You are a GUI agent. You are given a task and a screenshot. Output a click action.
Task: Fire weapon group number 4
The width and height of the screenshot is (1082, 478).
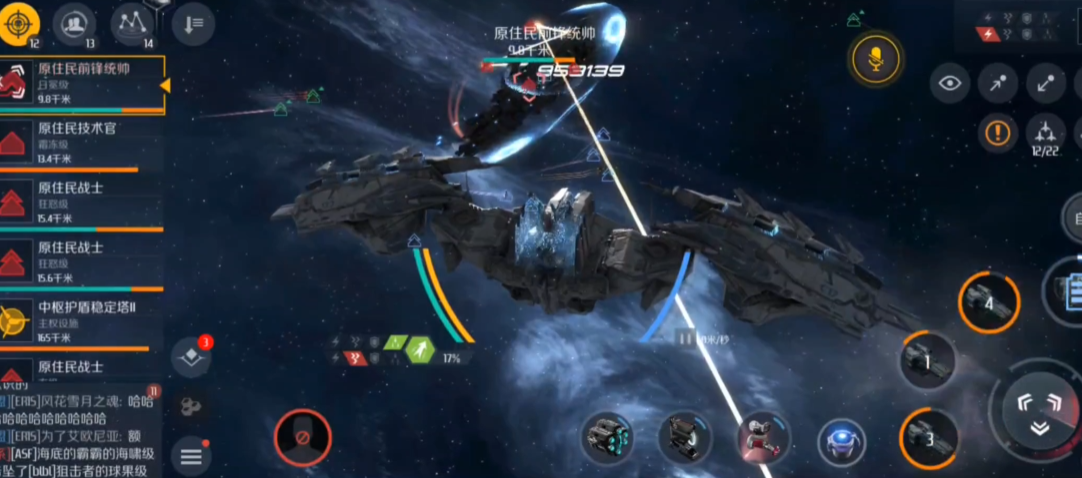(x=989, y=302)
